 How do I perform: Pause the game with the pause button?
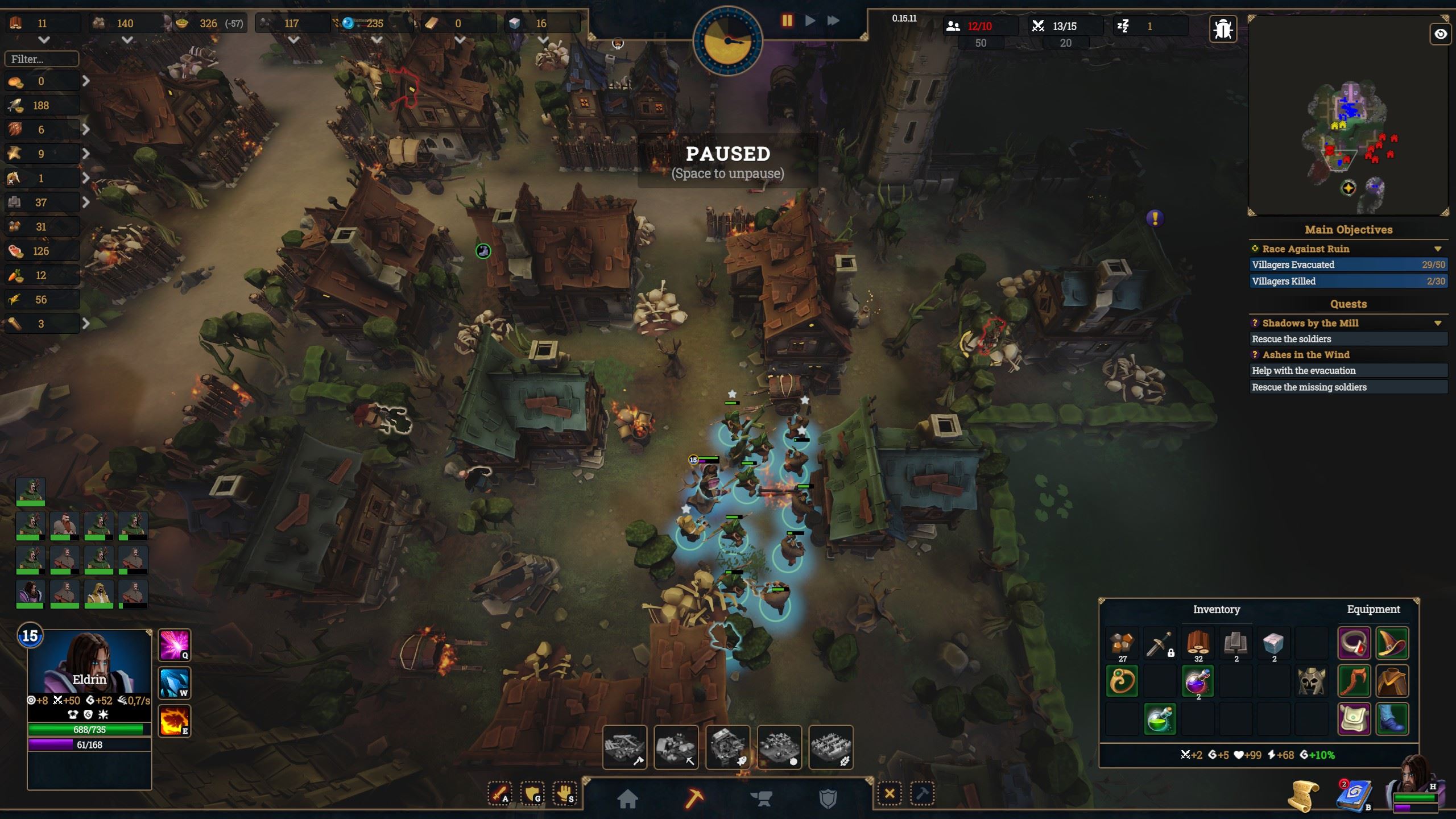787,20
